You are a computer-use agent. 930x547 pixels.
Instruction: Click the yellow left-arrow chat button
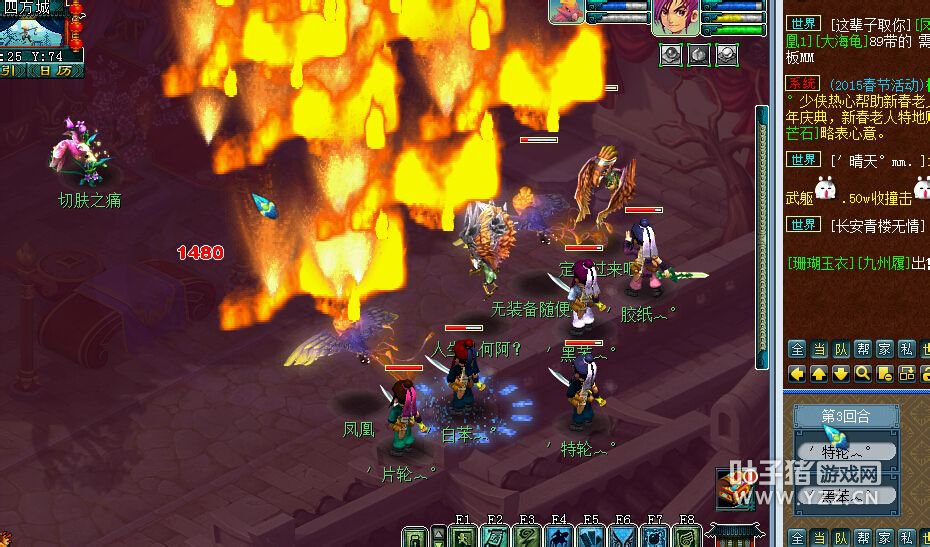coord(797,373)
